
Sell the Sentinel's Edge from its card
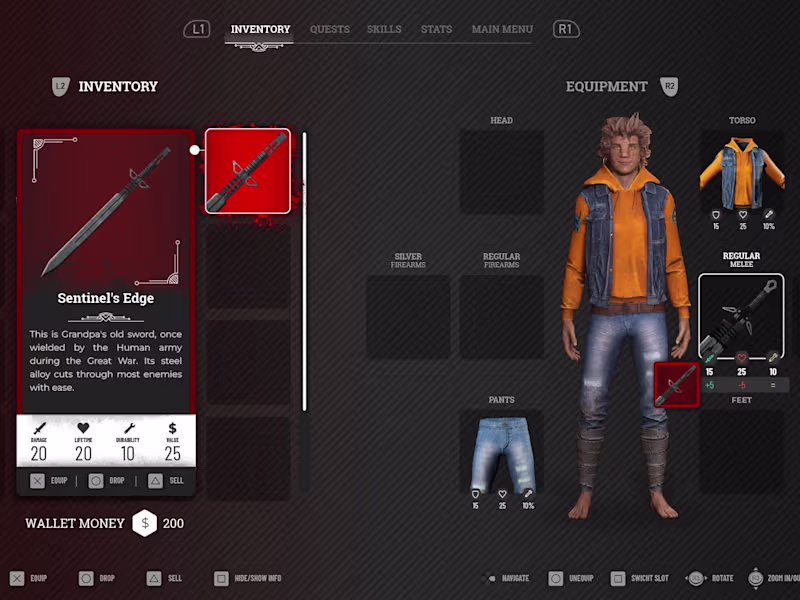click(164, 481)
